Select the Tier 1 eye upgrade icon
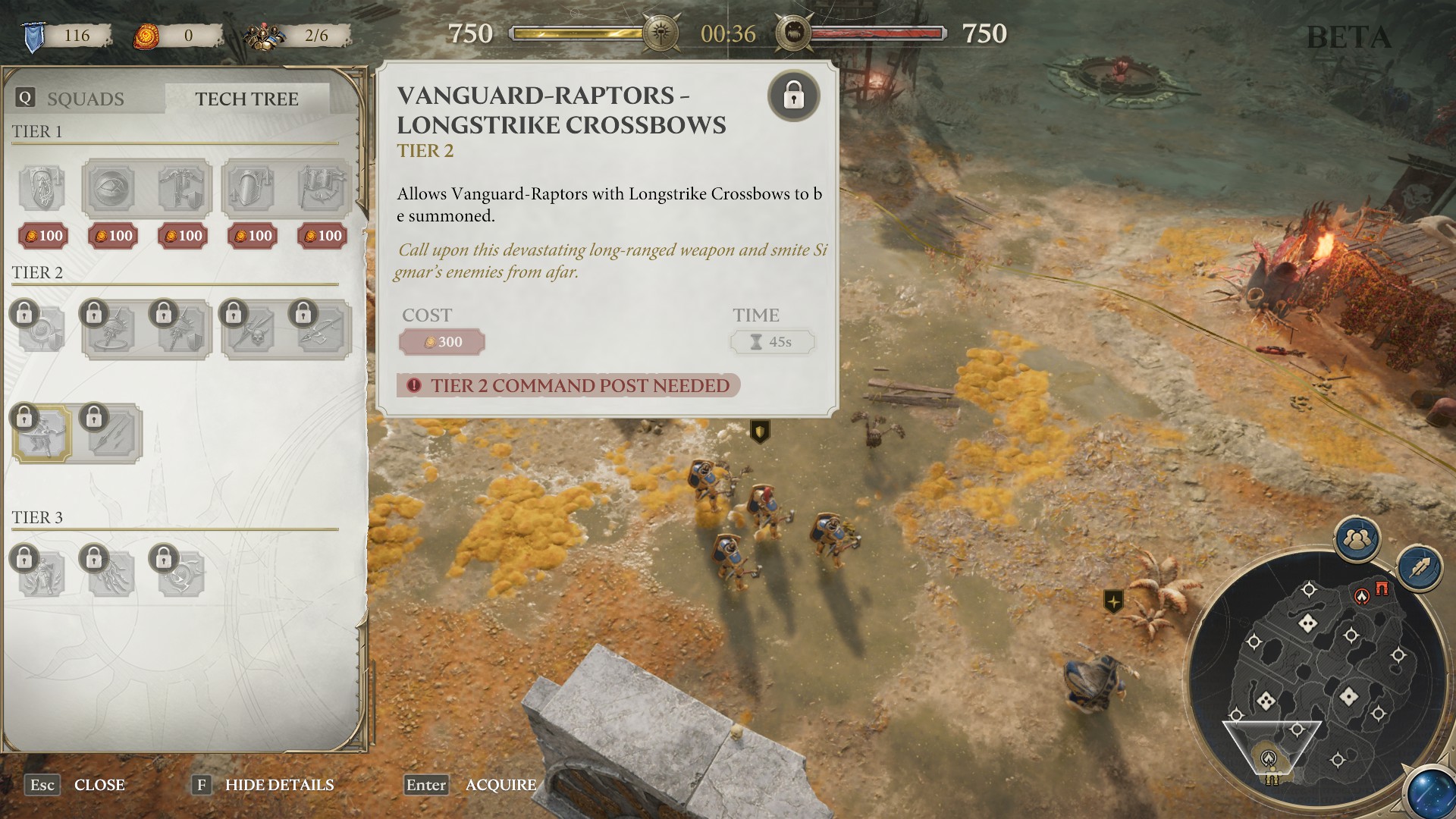 click(x=111, y=188)
